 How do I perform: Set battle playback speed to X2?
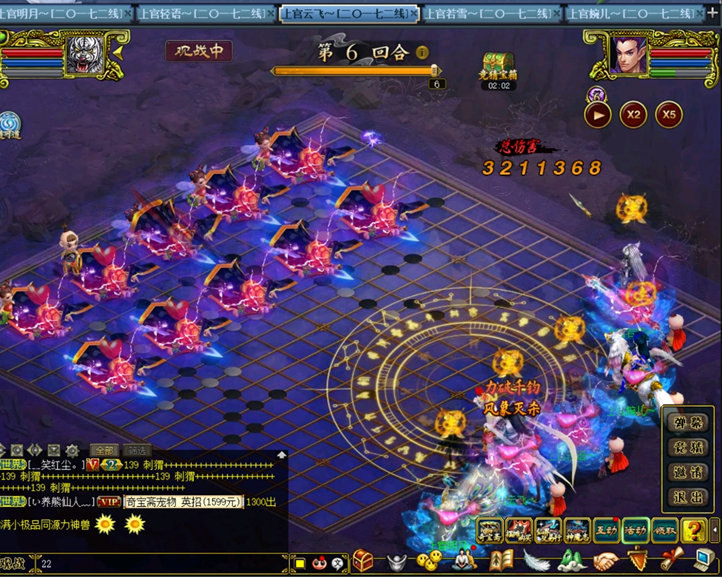tap(633, 114)
